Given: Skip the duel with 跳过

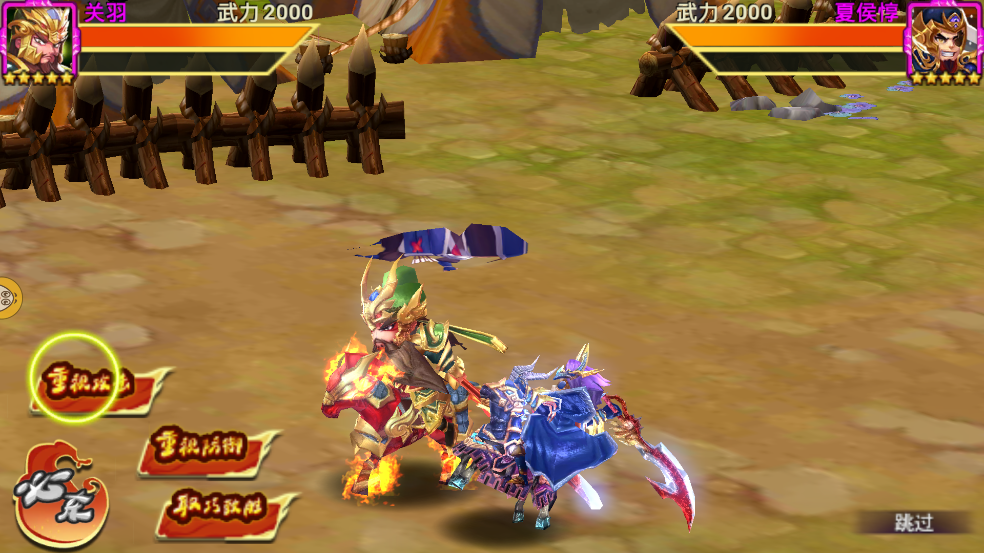Looking at the screenshot, I should [913, 522].
